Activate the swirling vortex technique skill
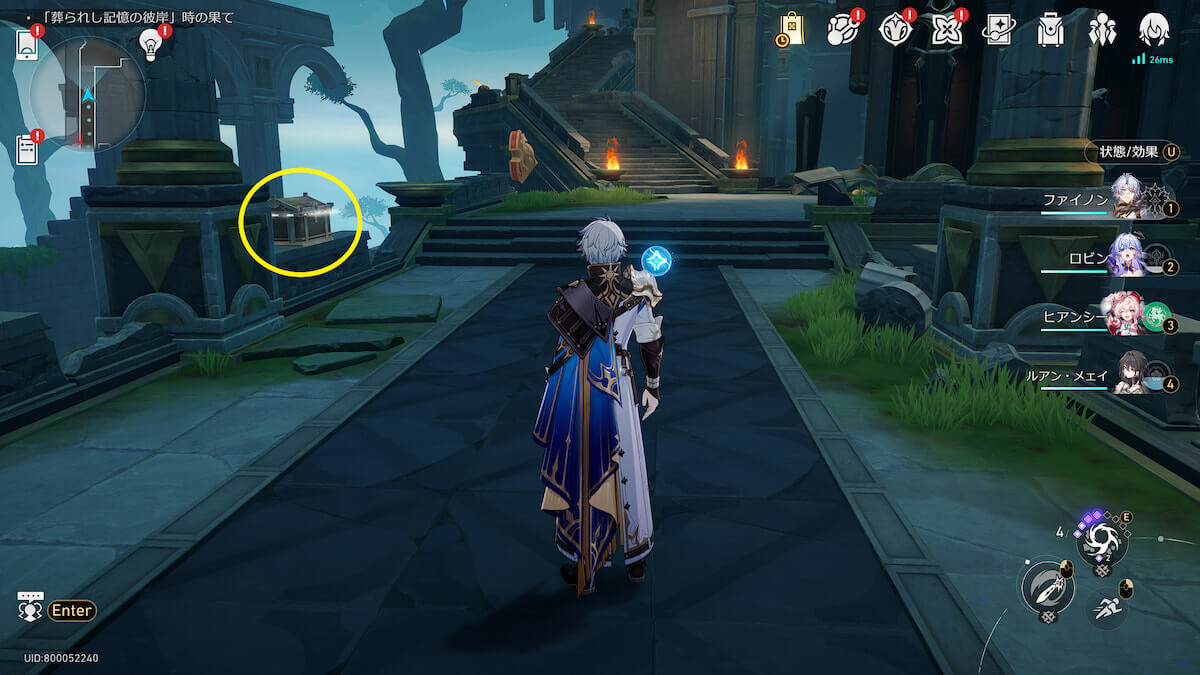This screenshot has height=675, width=1200. [x=1102, y=543]
